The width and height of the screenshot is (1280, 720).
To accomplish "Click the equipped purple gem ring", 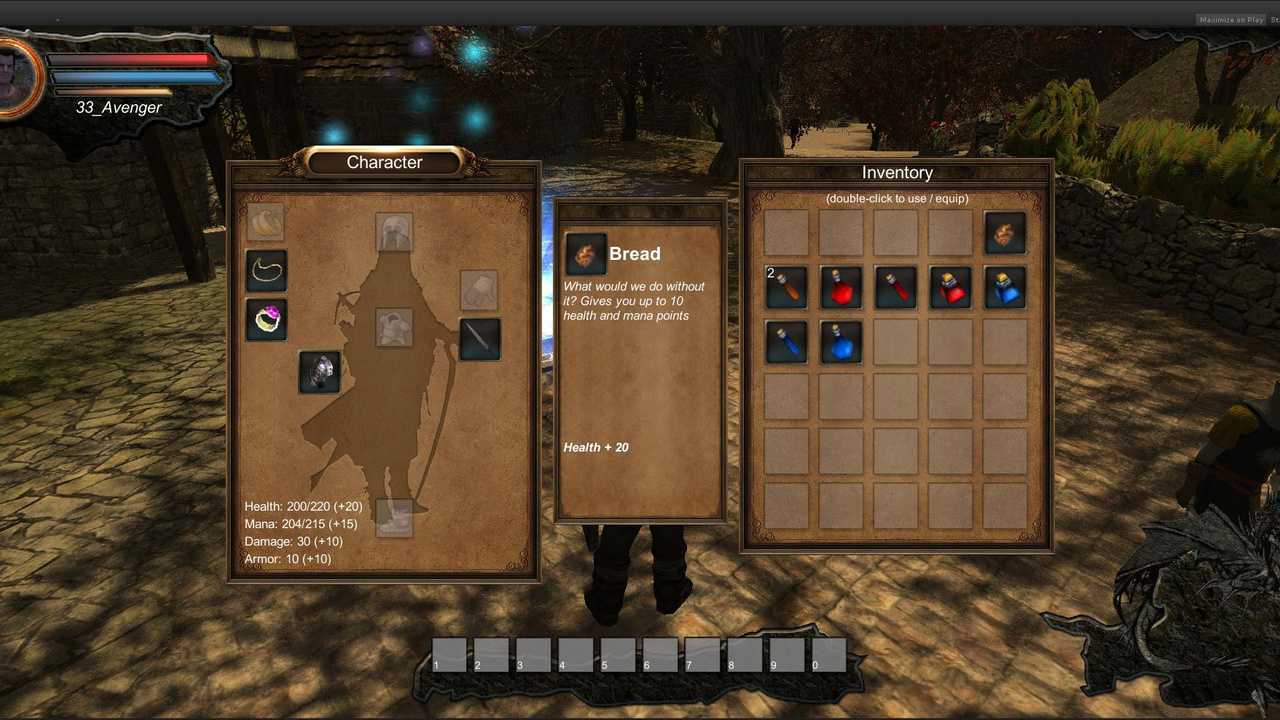I will (x=266, y=320).
